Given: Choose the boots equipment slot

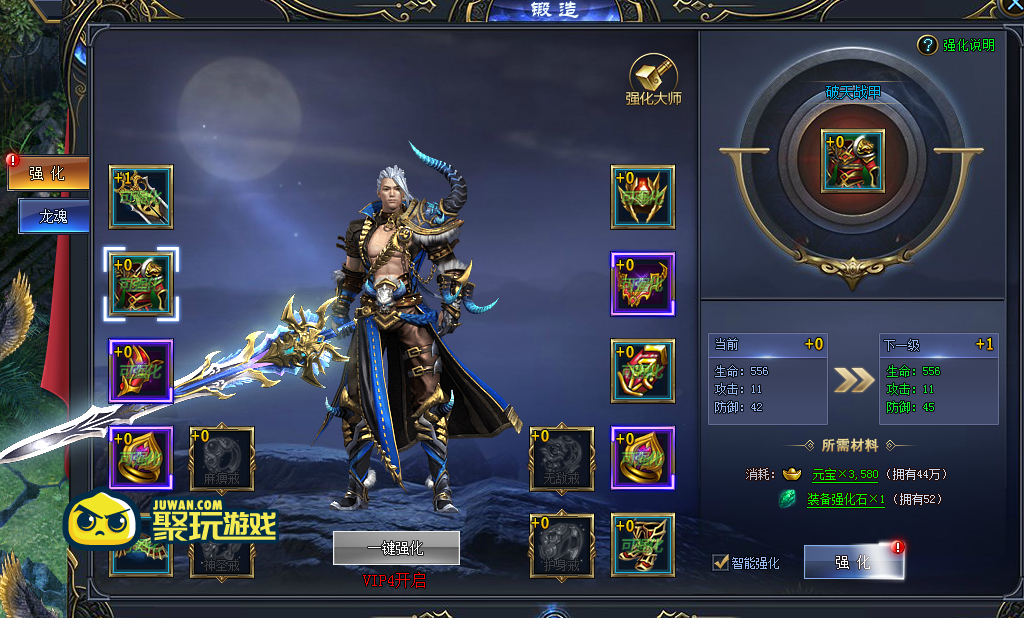Looking at the screenshot, I should click(x=643, y=545).
